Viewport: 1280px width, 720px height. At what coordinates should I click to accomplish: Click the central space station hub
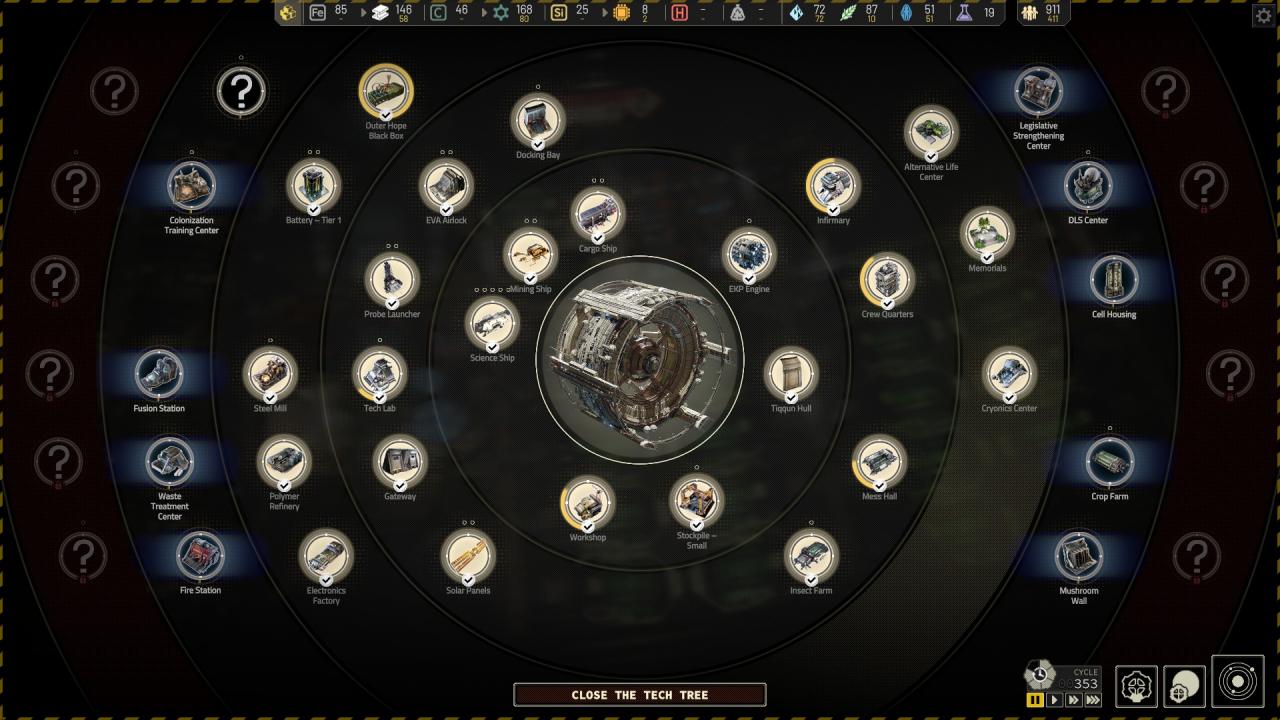pyautogui.click(x=640, y=360)
